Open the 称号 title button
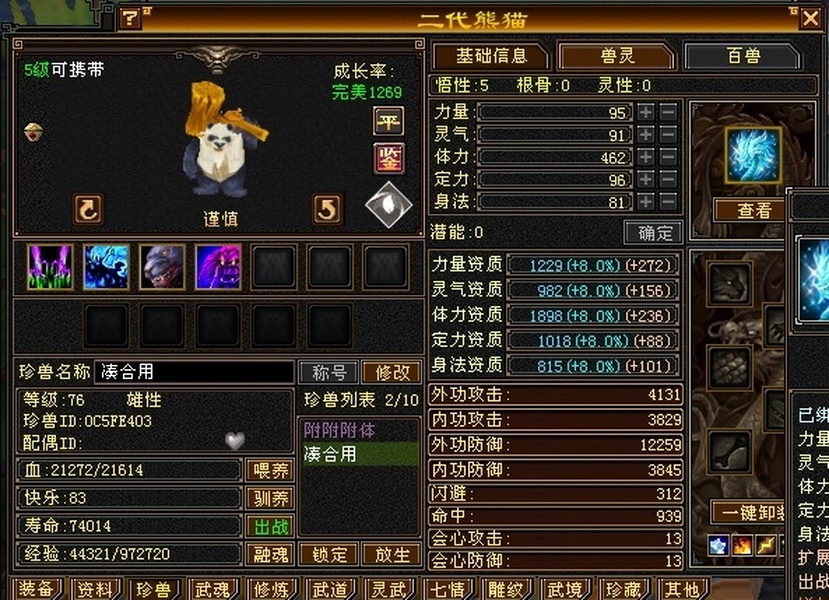The width and height of the screenshot is (829, 600). [x=329, y=372]
